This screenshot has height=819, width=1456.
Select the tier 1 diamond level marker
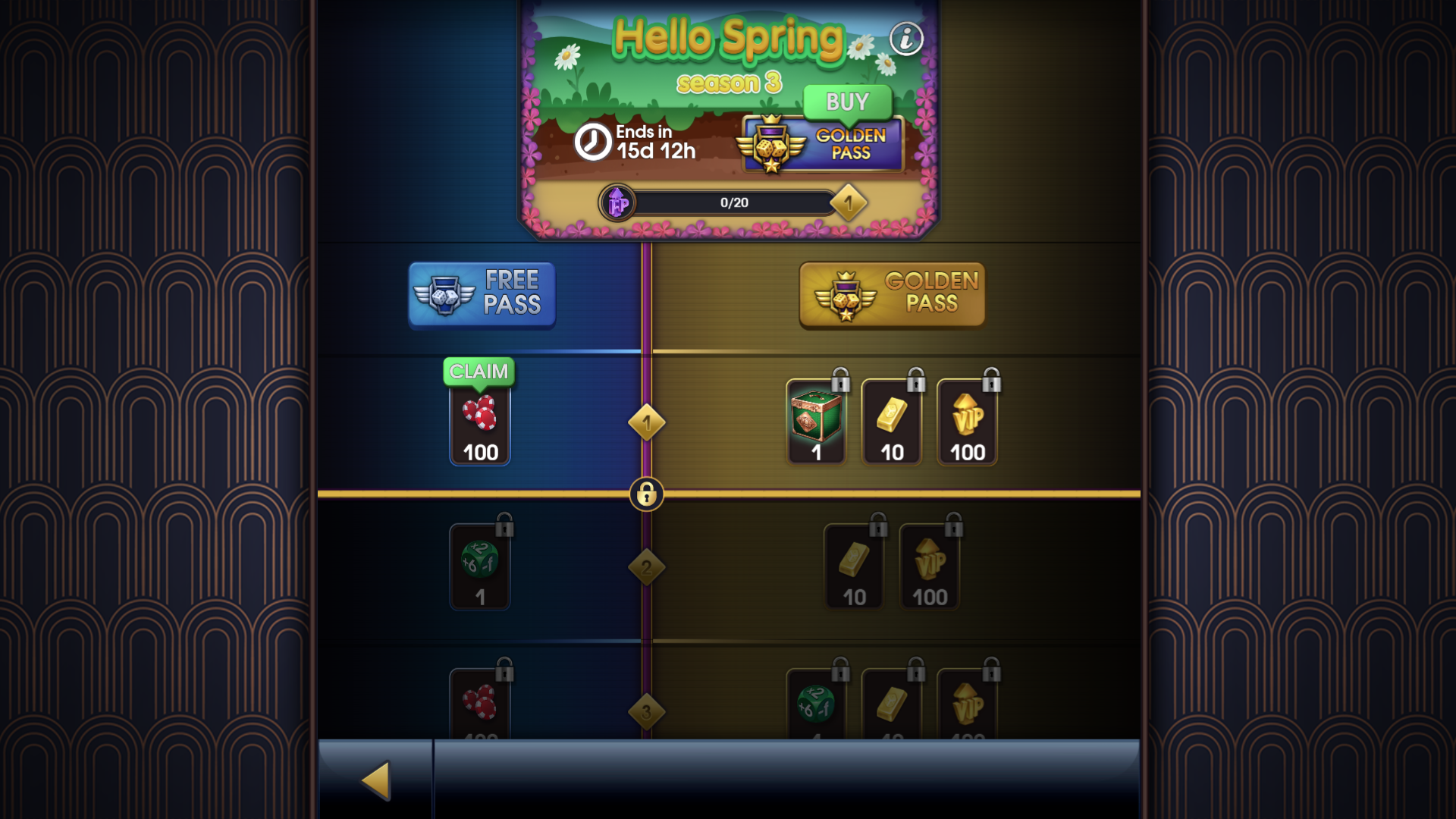click(646, 423)
